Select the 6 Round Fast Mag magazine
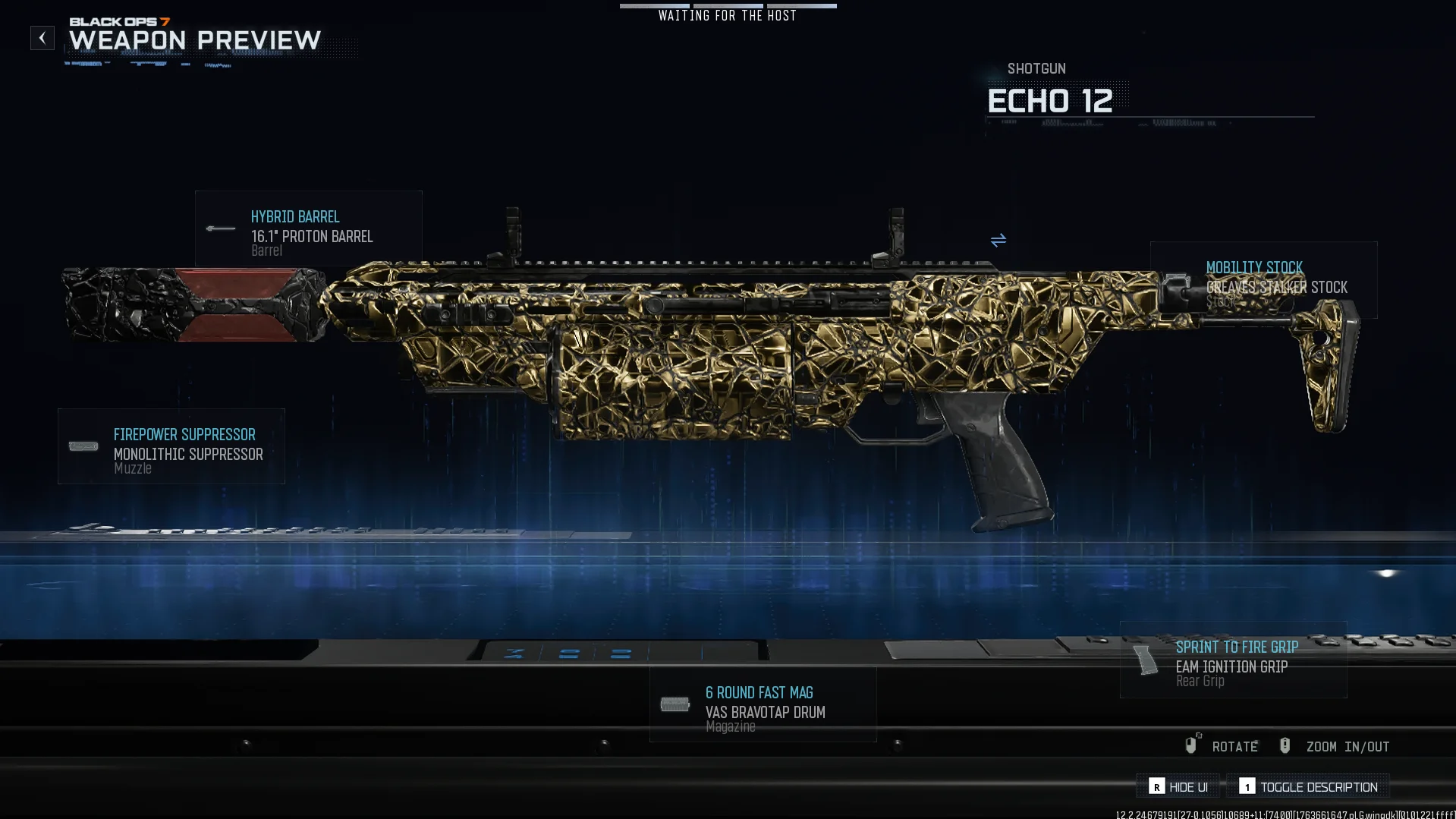This screenshot has height=819, width=1456. pos(763,704)
